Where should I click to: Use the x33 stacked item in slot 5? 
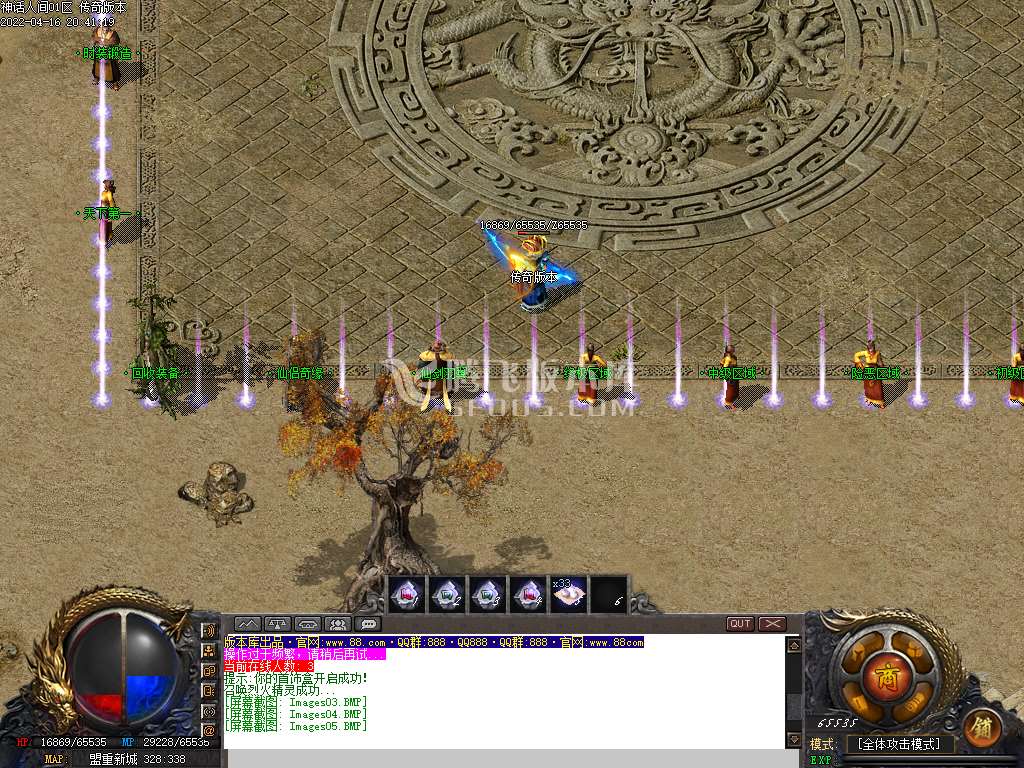tap(568, 595)
